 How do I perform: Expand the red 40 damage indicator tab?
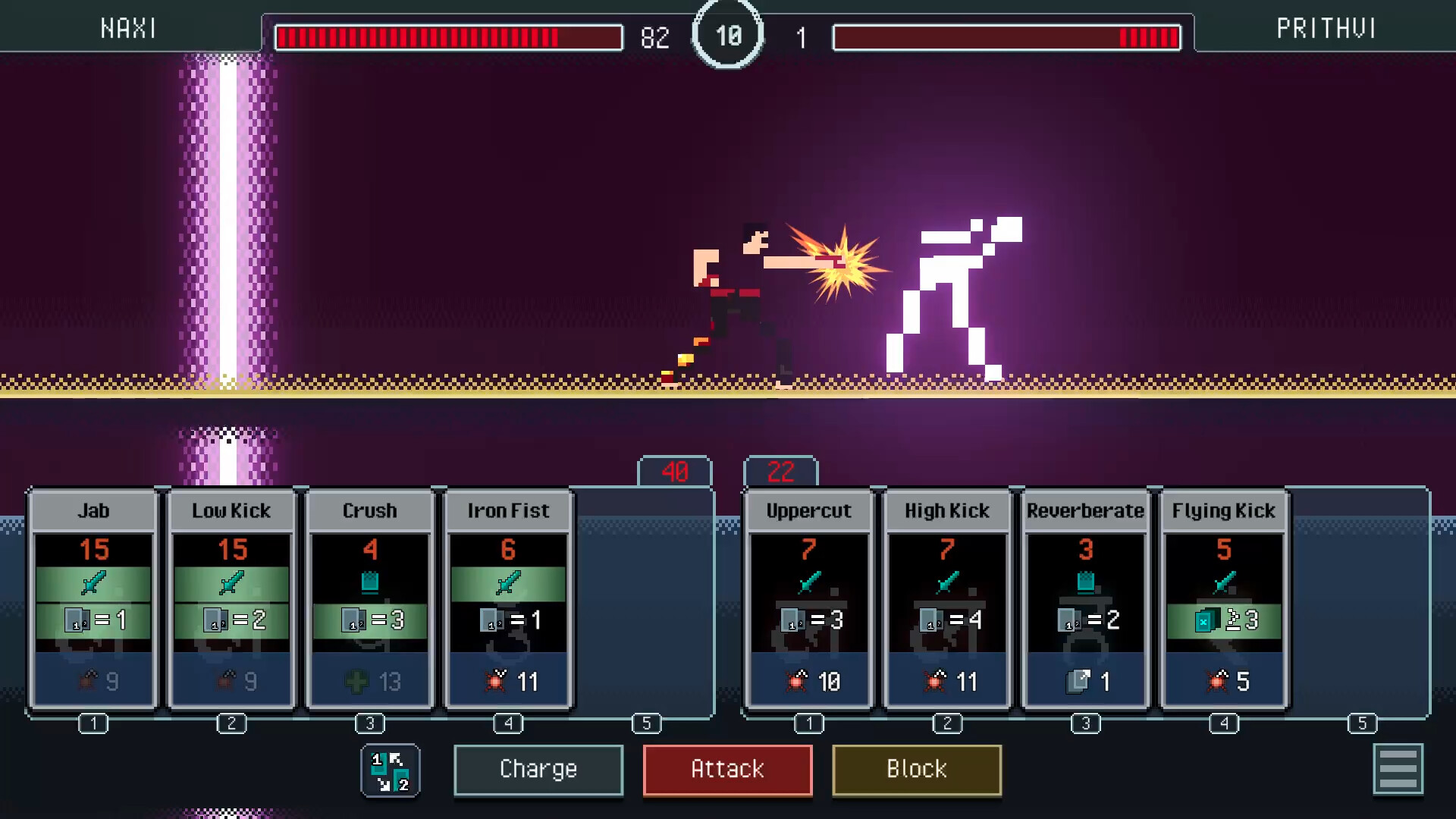(x=674, y=471)
